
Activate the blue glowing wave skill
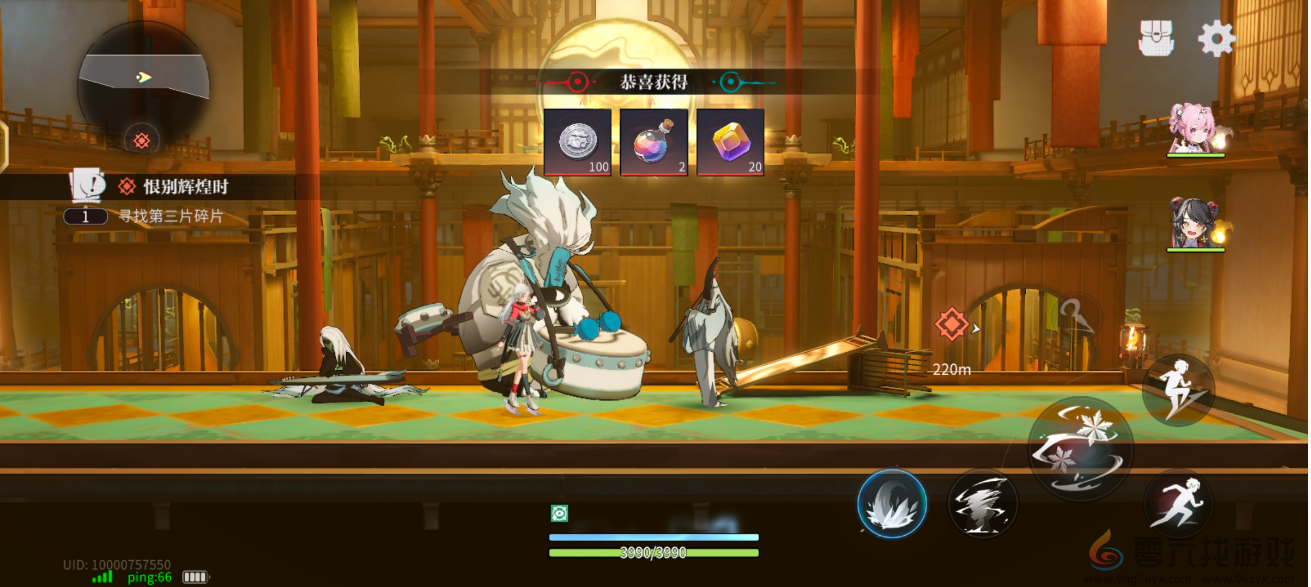(x=891, y=503)
